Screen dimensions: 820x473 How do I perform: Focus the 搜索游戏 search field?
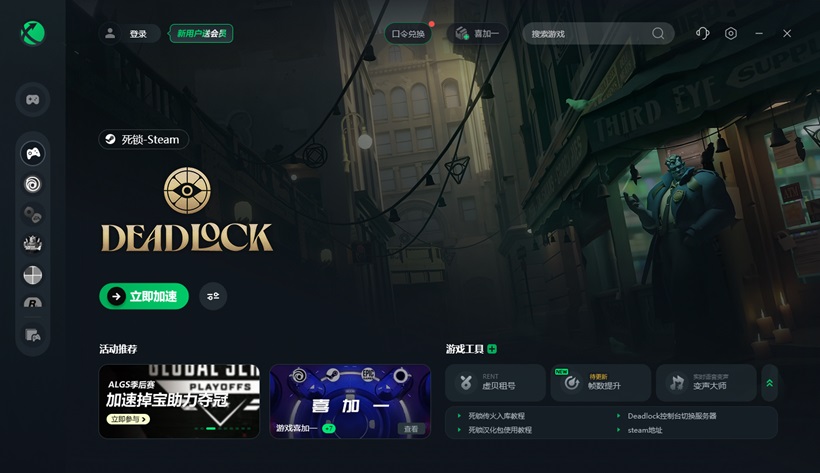coord(588,34)
